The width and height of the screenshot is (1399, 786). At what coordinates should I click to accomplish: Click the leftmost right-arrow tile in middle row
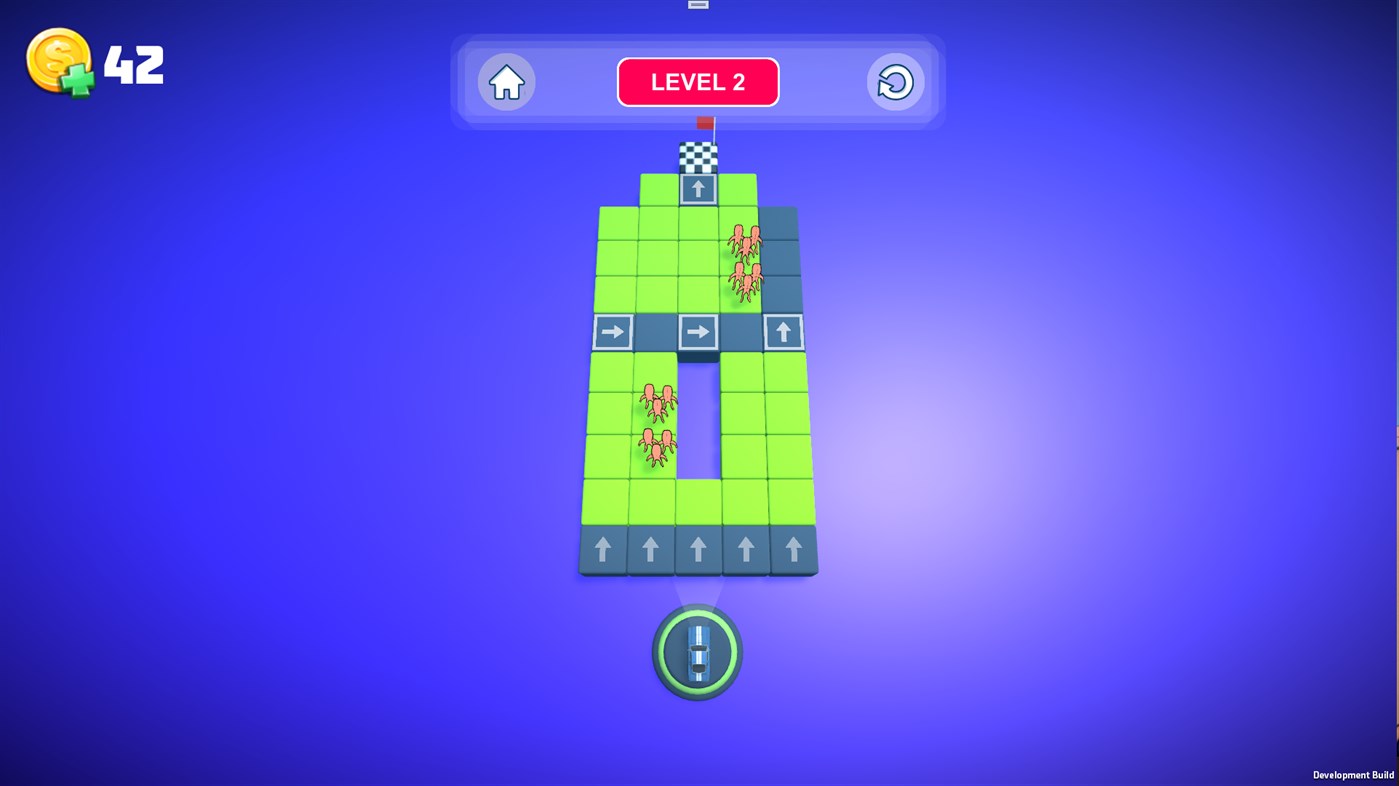[614, 332]
